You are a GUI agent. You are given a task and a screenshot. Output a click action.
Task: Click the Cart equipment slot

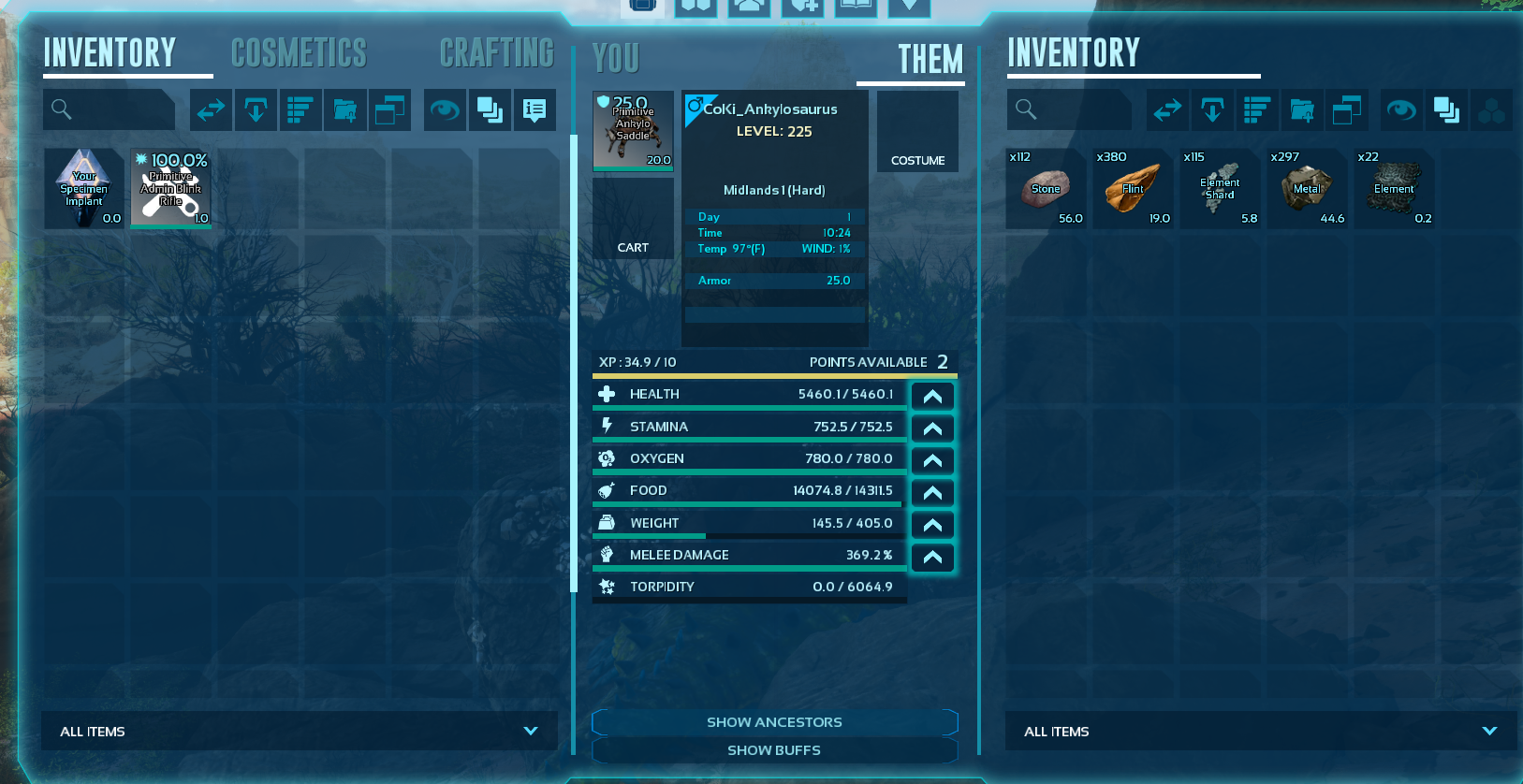[633, 218]
